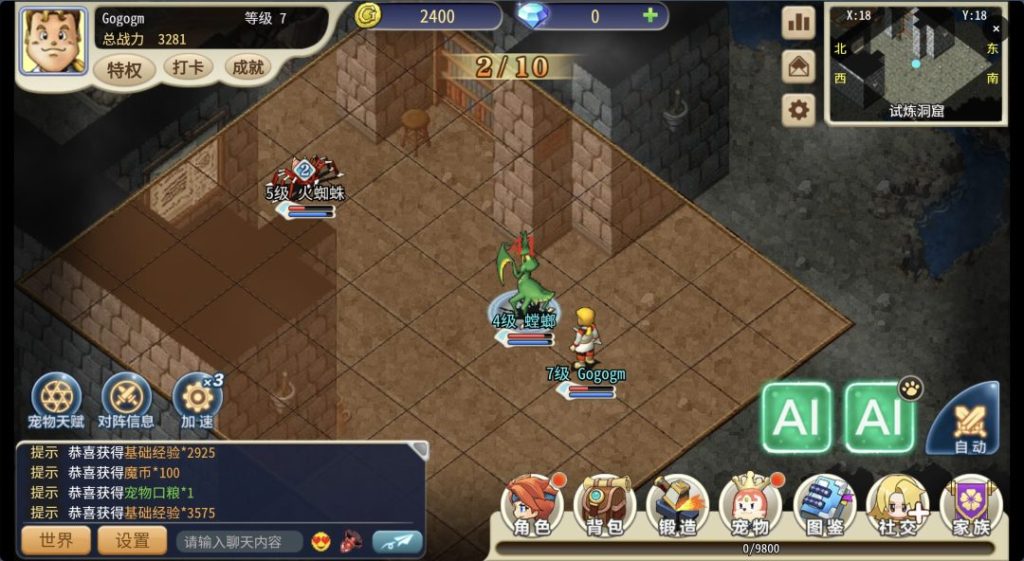The height and width of the screenshot is (561, 1024).
Task: Click the 试炼洞窟 minimap
Action: 915,63
